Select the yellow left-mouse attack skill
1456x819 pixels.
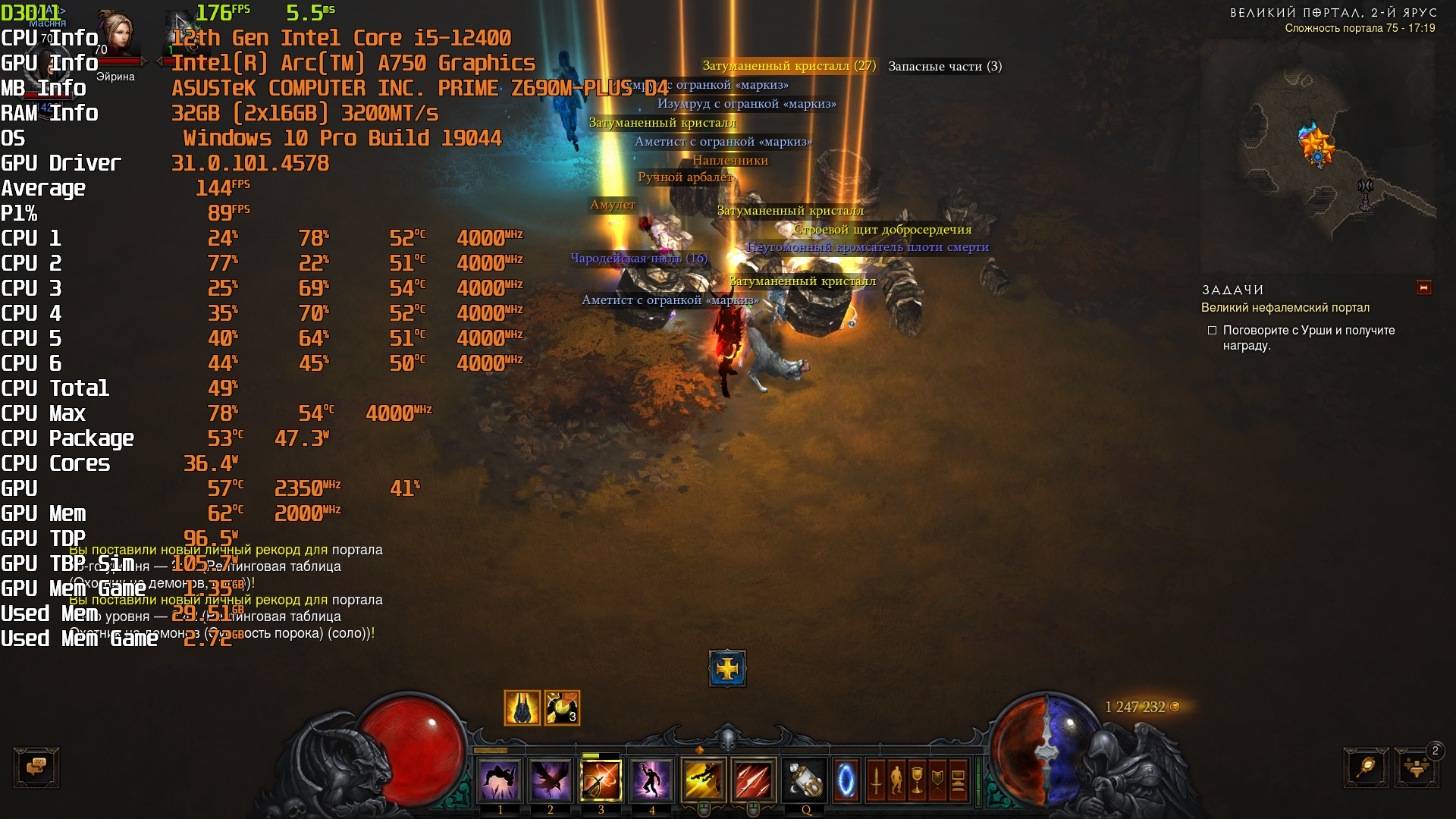[703, 780]
